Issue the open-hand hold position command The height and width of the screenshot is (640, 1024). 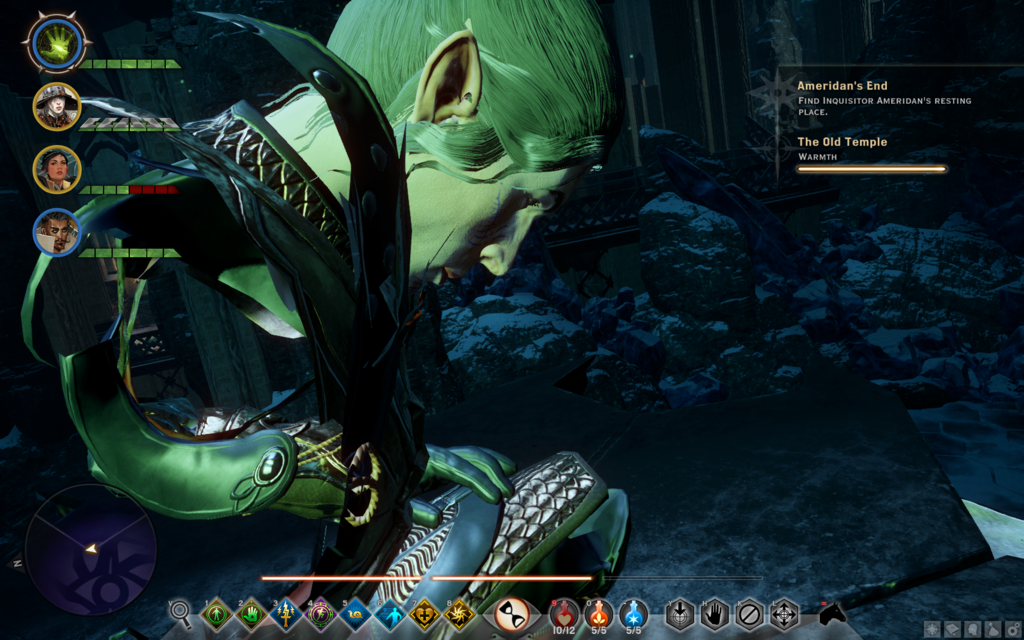713,612
